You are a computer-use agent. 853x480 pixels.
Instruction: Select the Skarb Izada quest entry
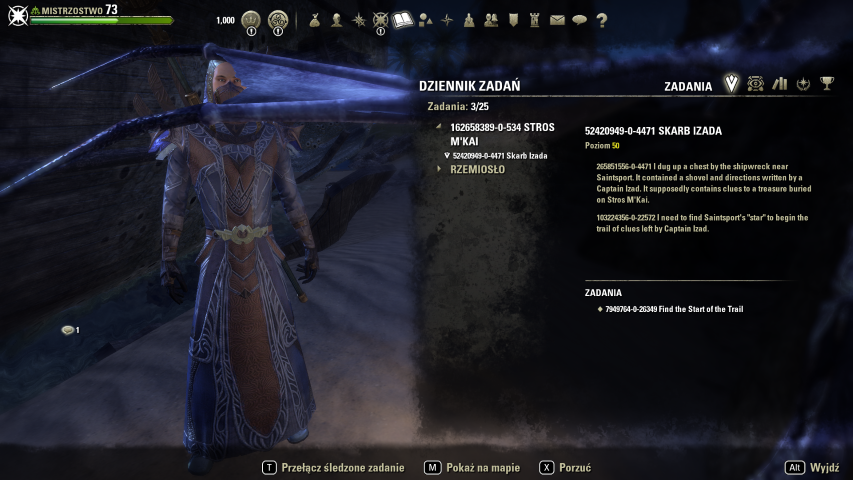(x=499, y=155)
